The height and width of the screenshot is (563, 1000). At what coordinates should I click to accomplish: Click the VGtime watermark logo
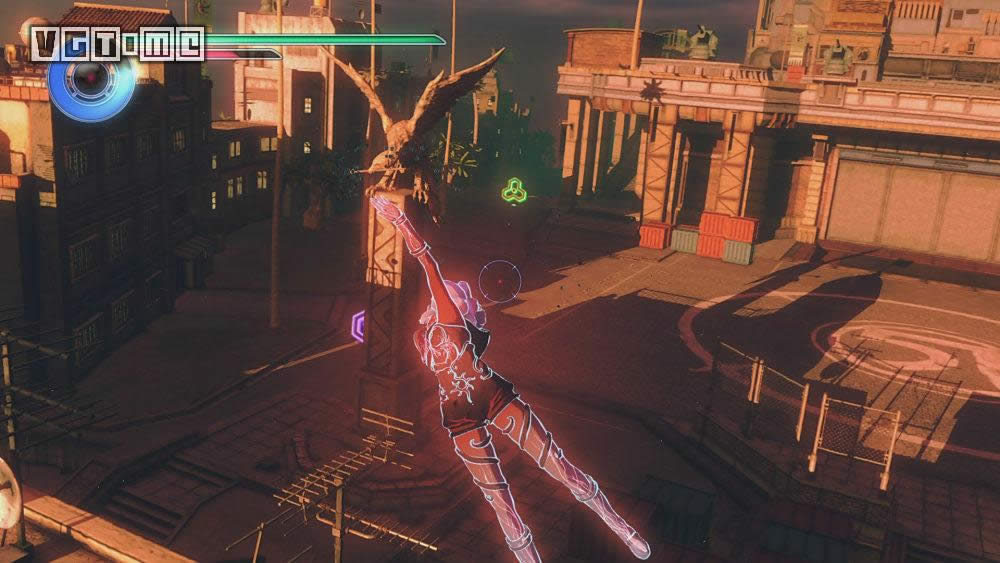click(118, 44)
